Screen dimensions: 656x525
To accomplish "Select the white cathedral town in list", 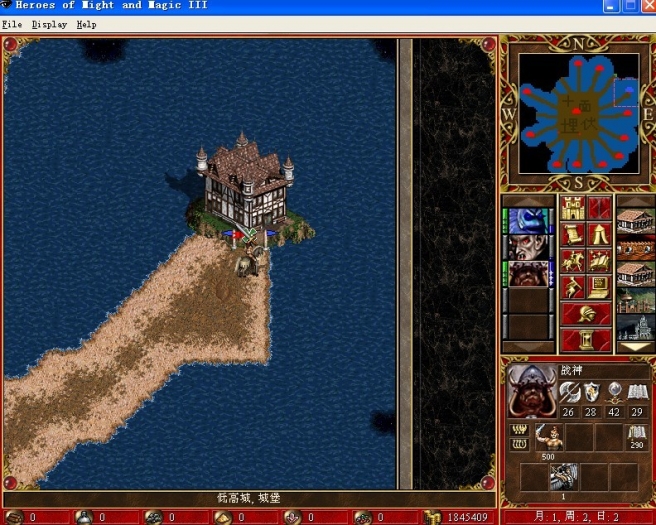I will [x=635, y=326].
